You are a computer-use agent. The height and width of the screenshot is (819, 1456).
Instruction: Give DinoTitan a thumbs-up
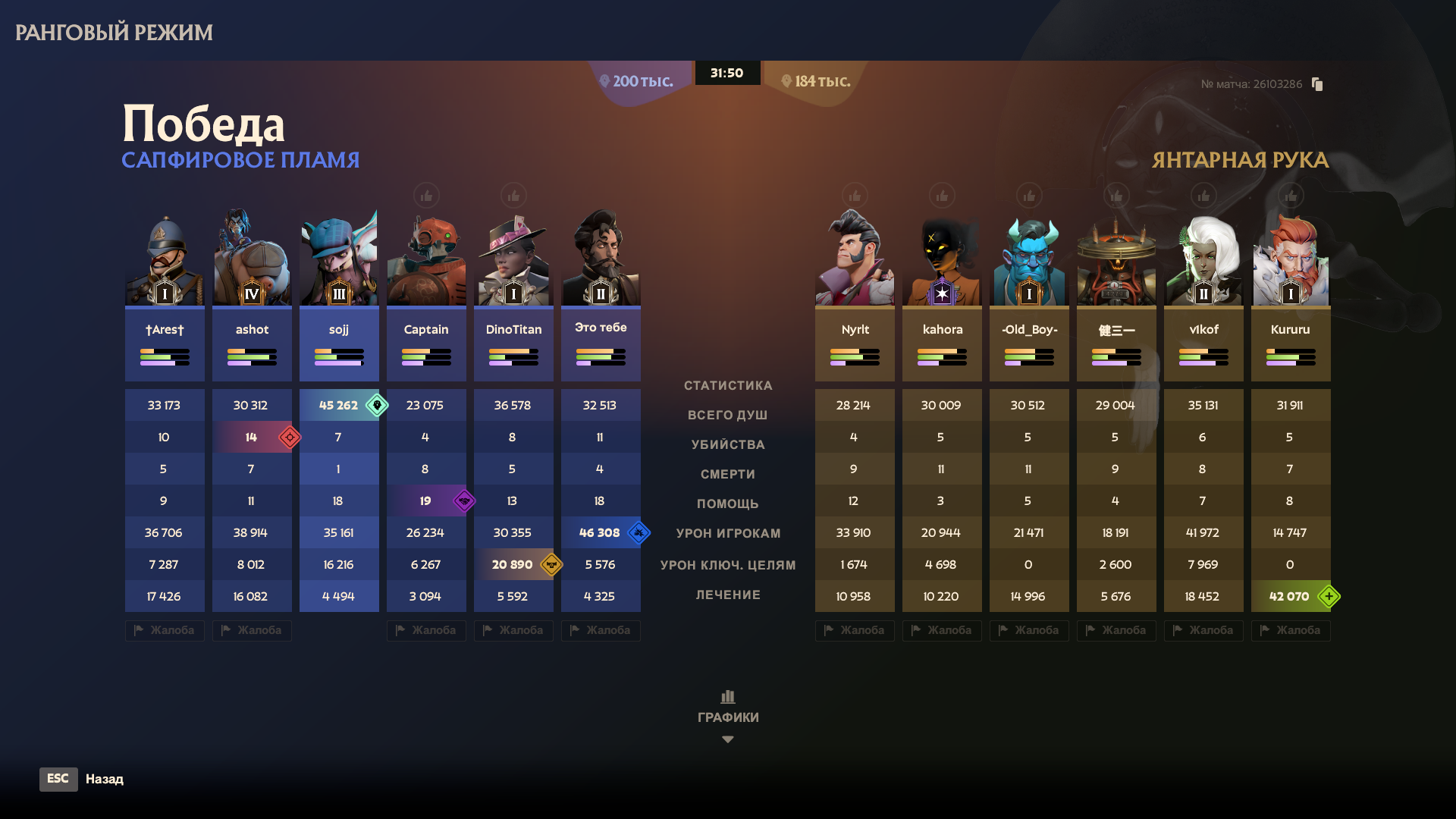[x=513, y=196]
